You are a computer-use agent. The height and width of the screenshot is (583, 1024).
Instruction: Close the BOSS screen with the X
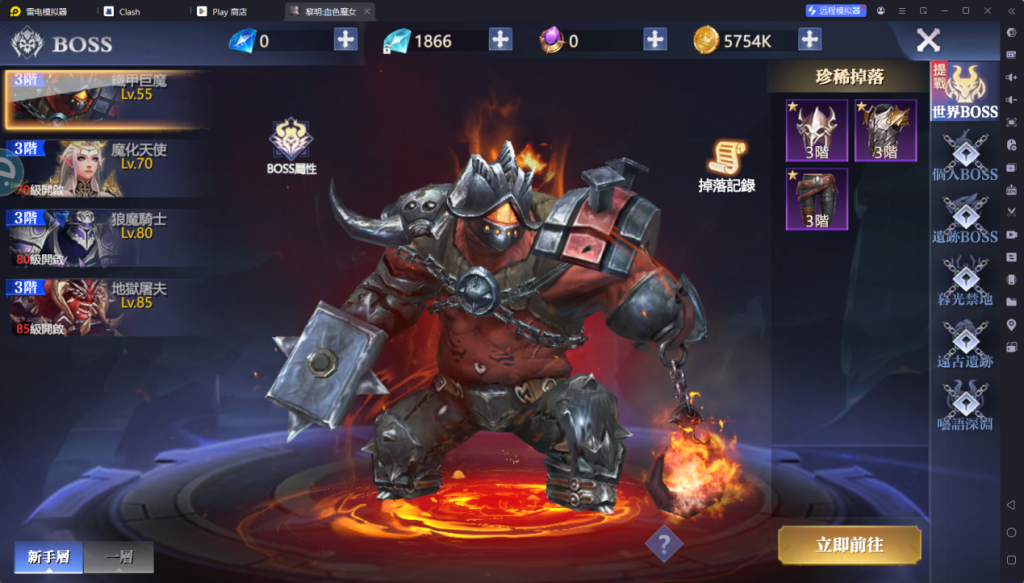tap(928, 40)
